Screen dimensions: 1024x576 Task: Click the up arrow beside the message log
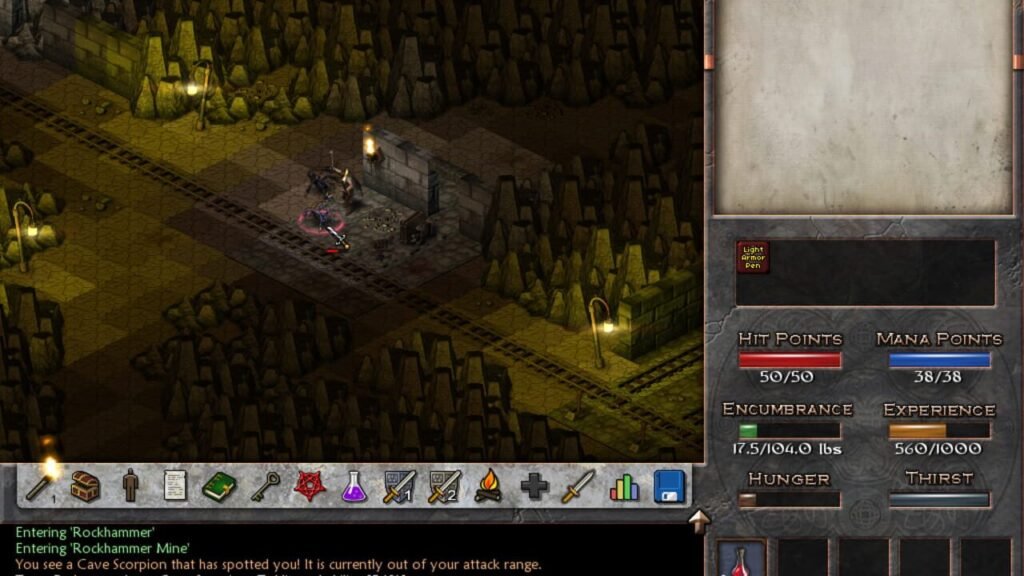point(698,520)
